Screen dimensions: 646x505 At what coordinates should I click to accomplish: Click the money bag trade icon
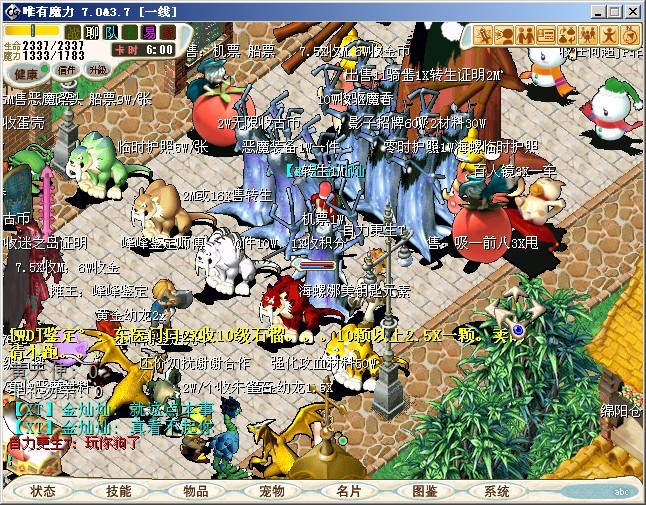pos(569,34)
